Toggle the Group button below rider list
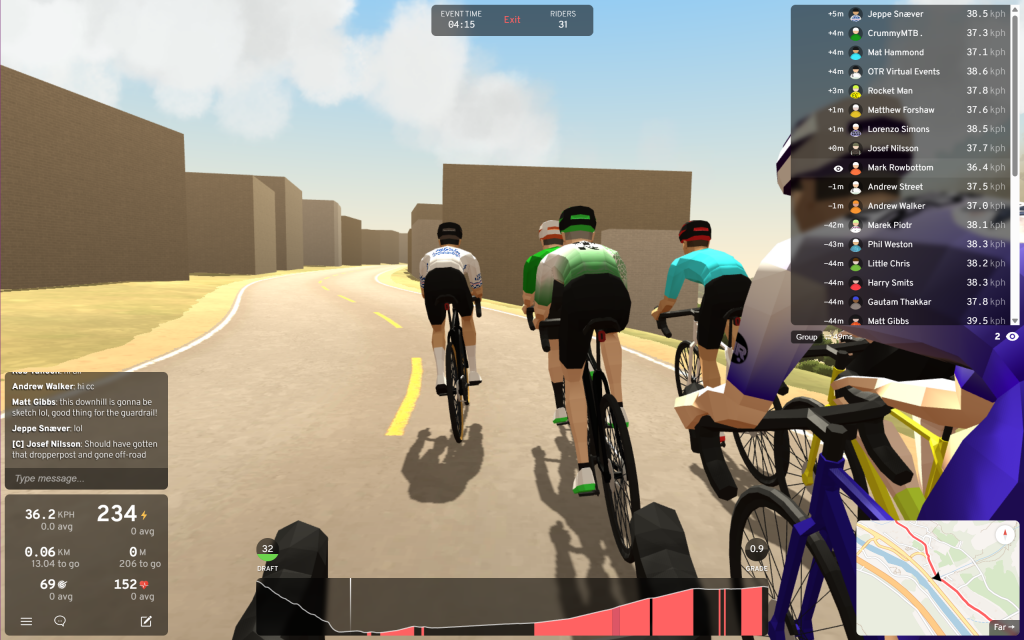This screenshot has width=1024, height=640. click(x=806, y=337)
